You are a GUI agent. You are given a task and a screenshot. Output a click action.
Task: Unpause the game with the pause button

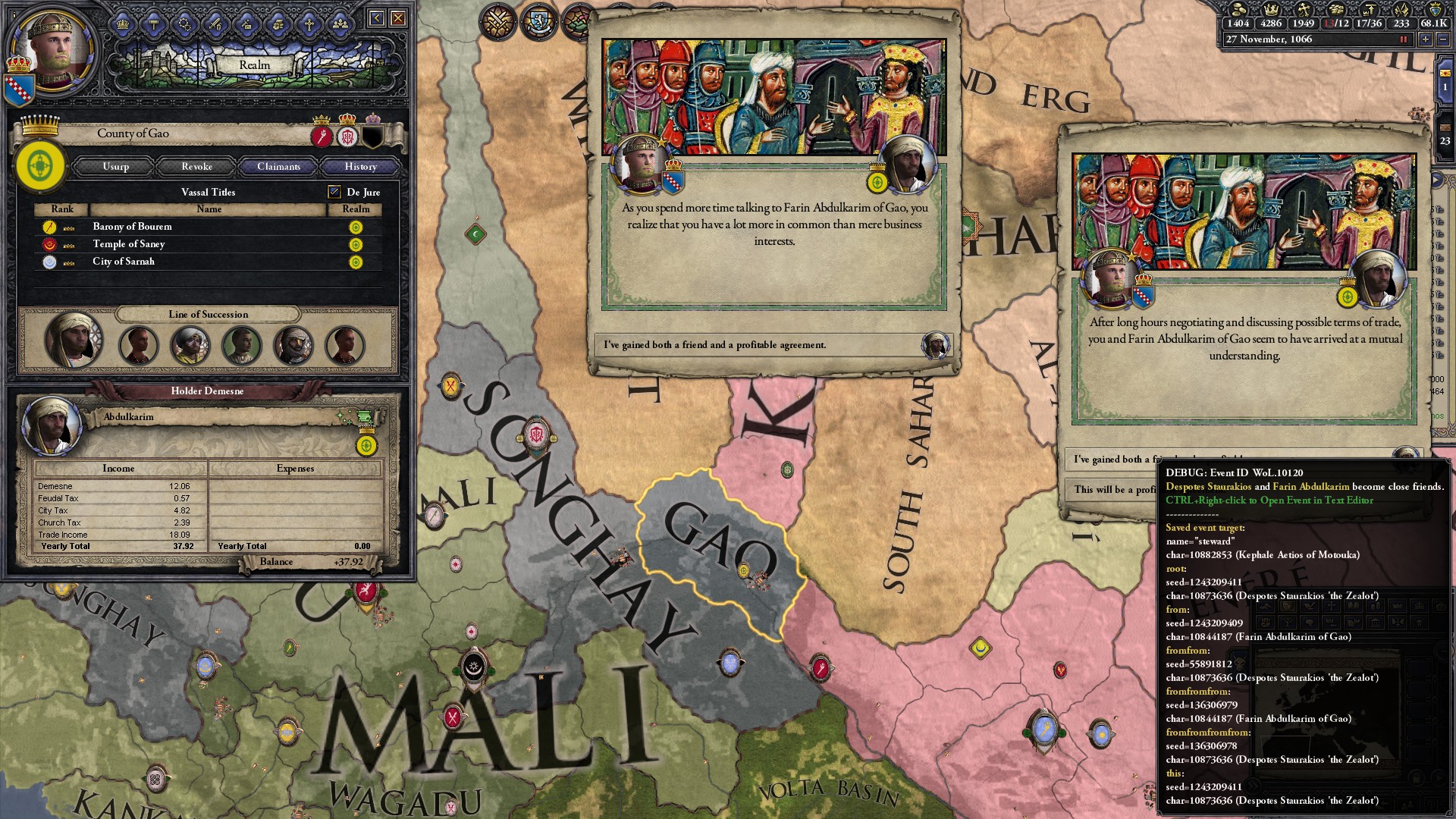click(x=1403, y=40)
